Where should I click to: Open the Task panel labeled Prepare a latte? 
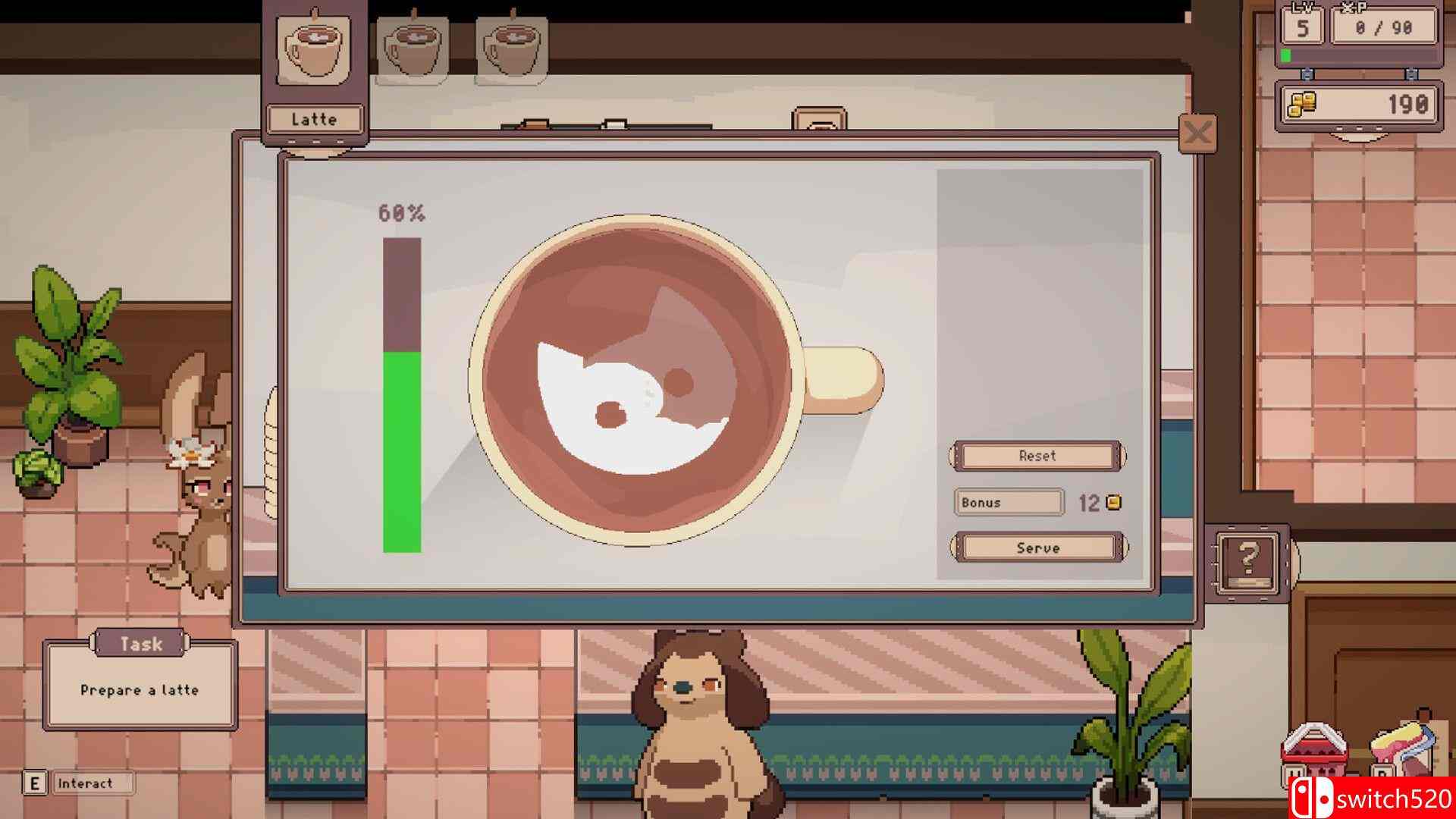pyautogui.click(x=140, y=685)
